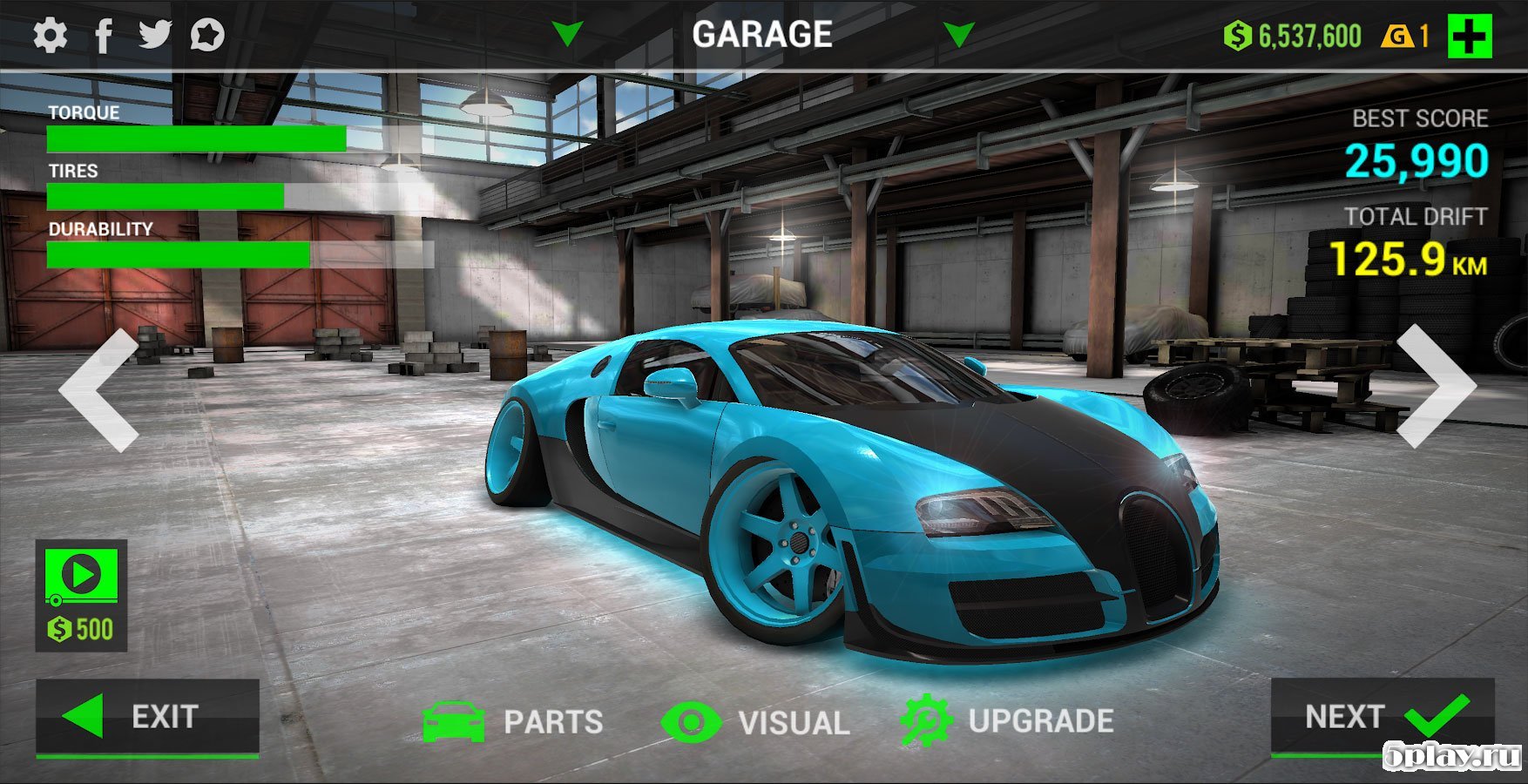Image resolution: width=1528 pixels, height=784 pixels.
Task: Show the previous car
Action: pos(99,389)
